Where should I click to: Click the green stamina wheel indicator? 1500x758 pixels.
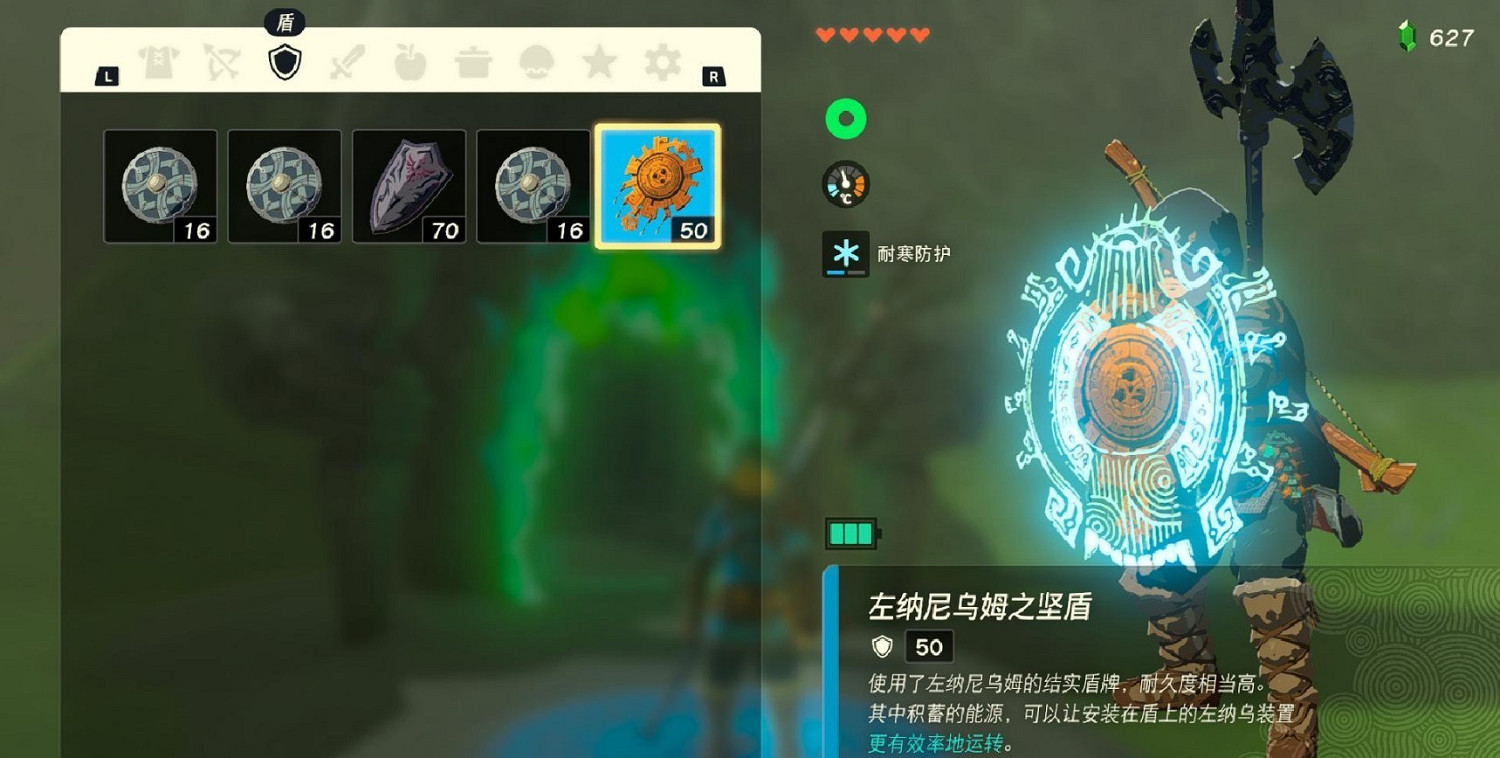(845, 118)
